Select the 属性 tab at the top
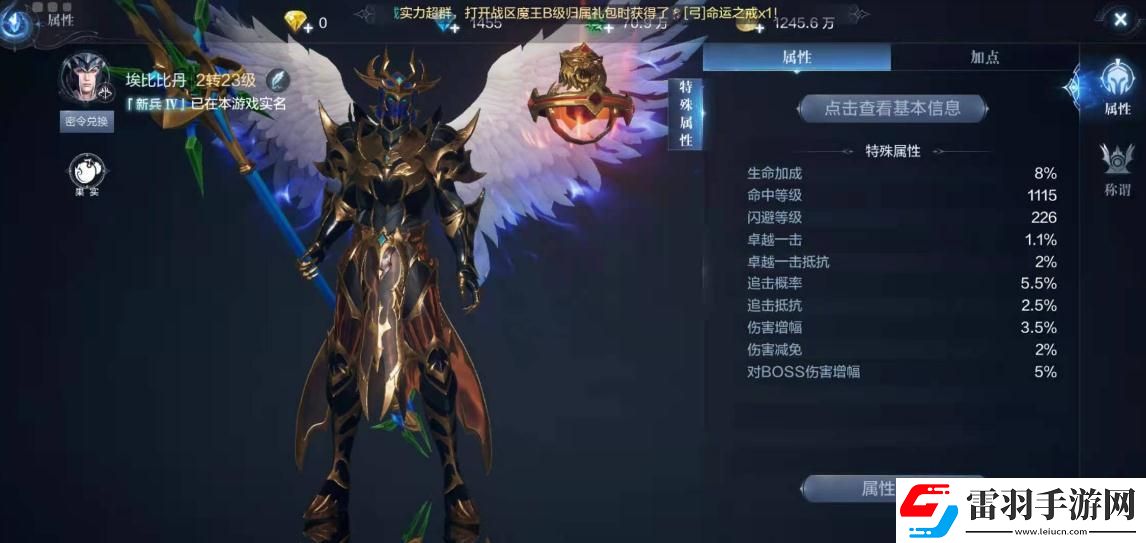Screen dimensions: 1146x543 pyautogui.click(x=796, y=57)
